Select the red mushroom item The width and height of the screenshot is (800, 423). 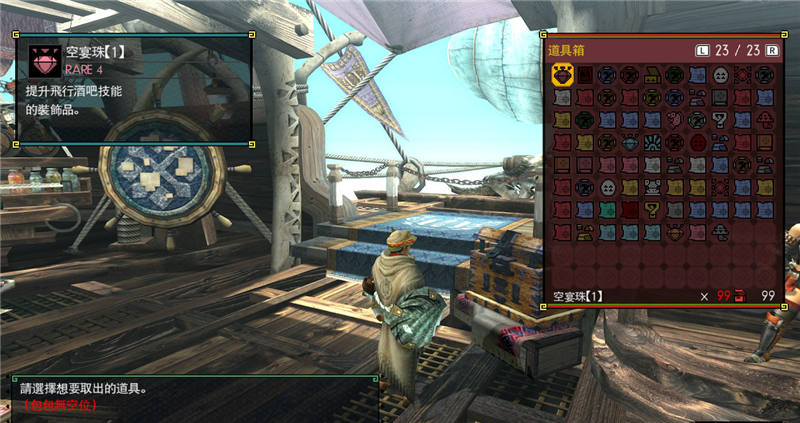pyautogui.click(x=764, y=118)
